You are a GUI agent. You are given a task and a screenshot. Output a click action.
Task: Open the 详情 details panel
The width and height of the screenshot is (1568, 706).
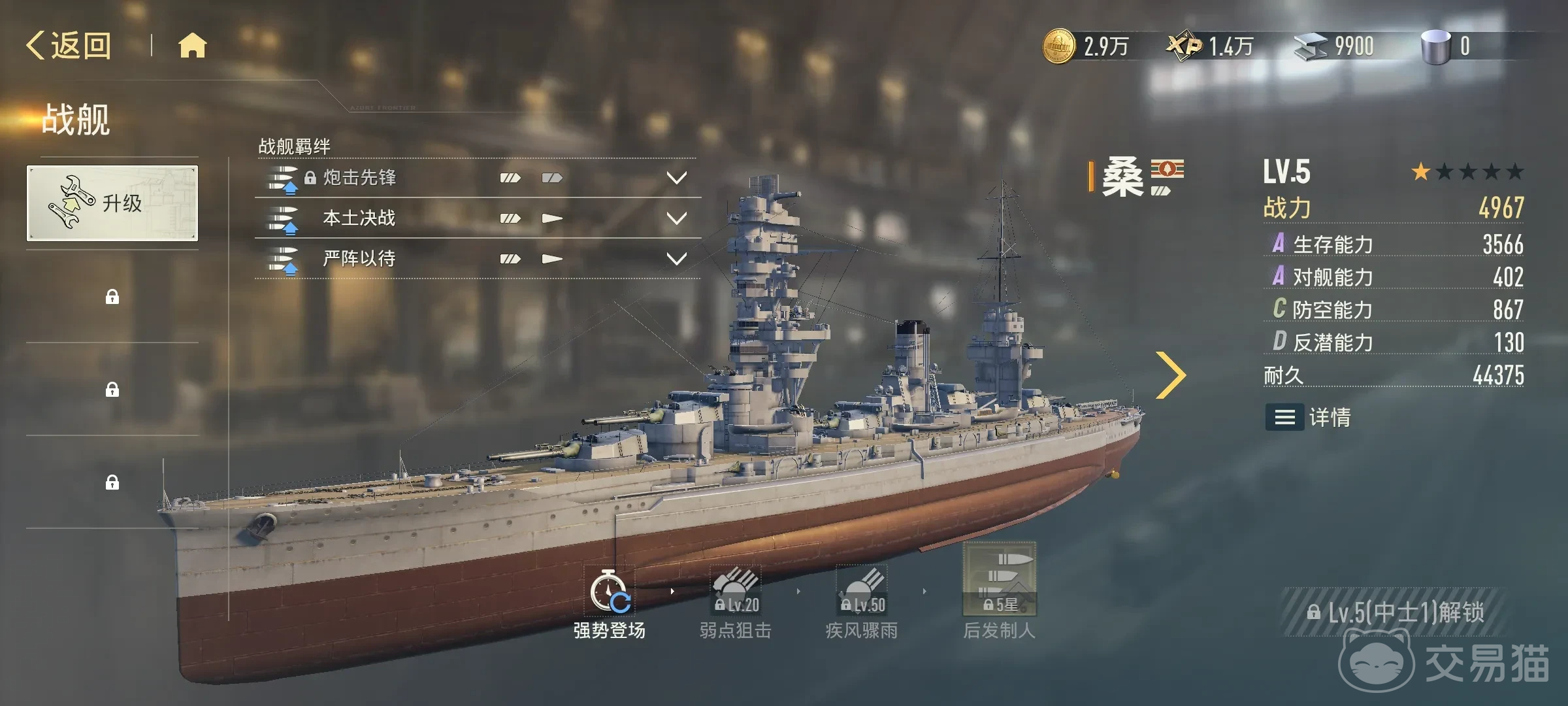coord(1308,417)
